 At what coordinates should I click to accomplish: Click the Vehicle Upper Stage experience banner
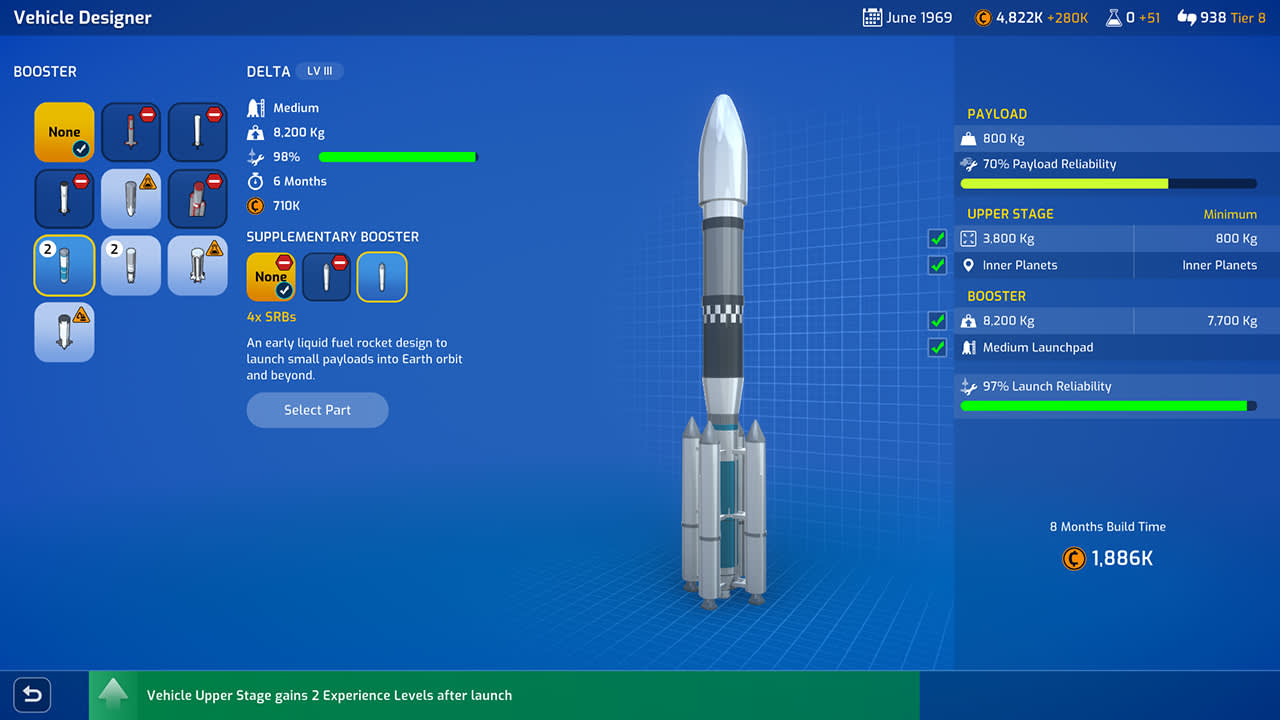coord(330,695)
